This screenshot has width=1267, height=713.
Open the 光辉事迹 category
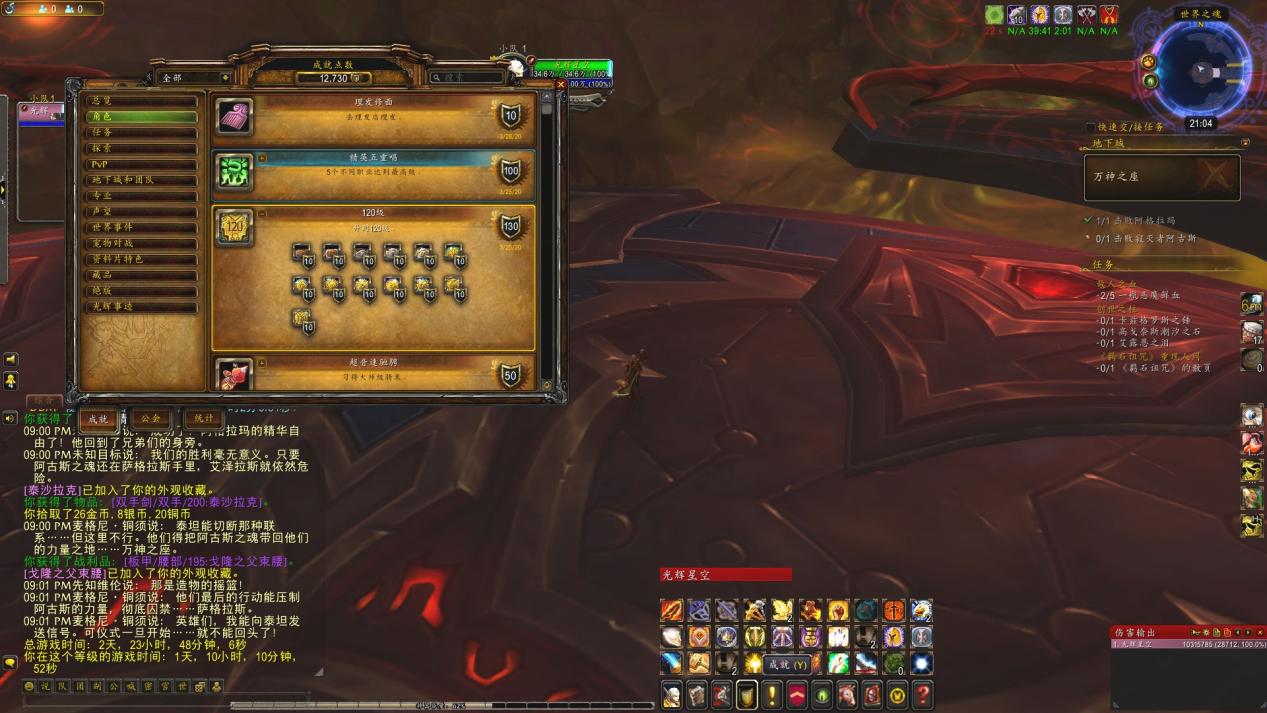139,307
